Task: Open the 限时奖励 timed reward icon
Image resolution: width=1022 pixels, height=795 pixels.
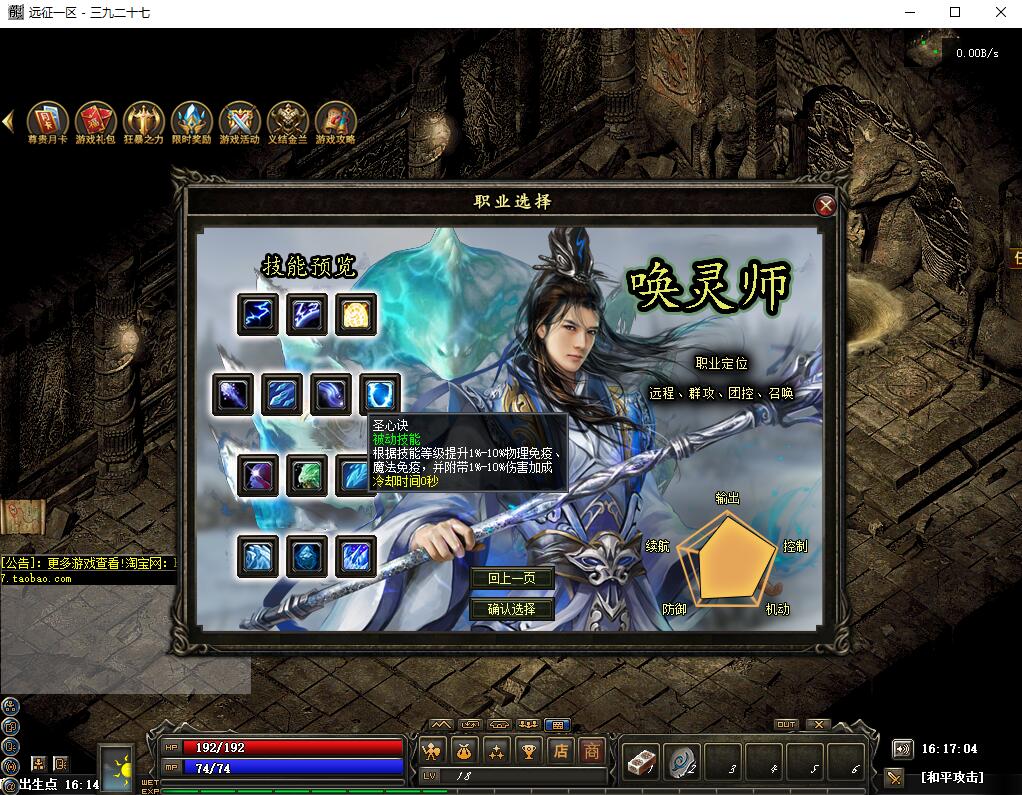Action: (x=192, y=120)
